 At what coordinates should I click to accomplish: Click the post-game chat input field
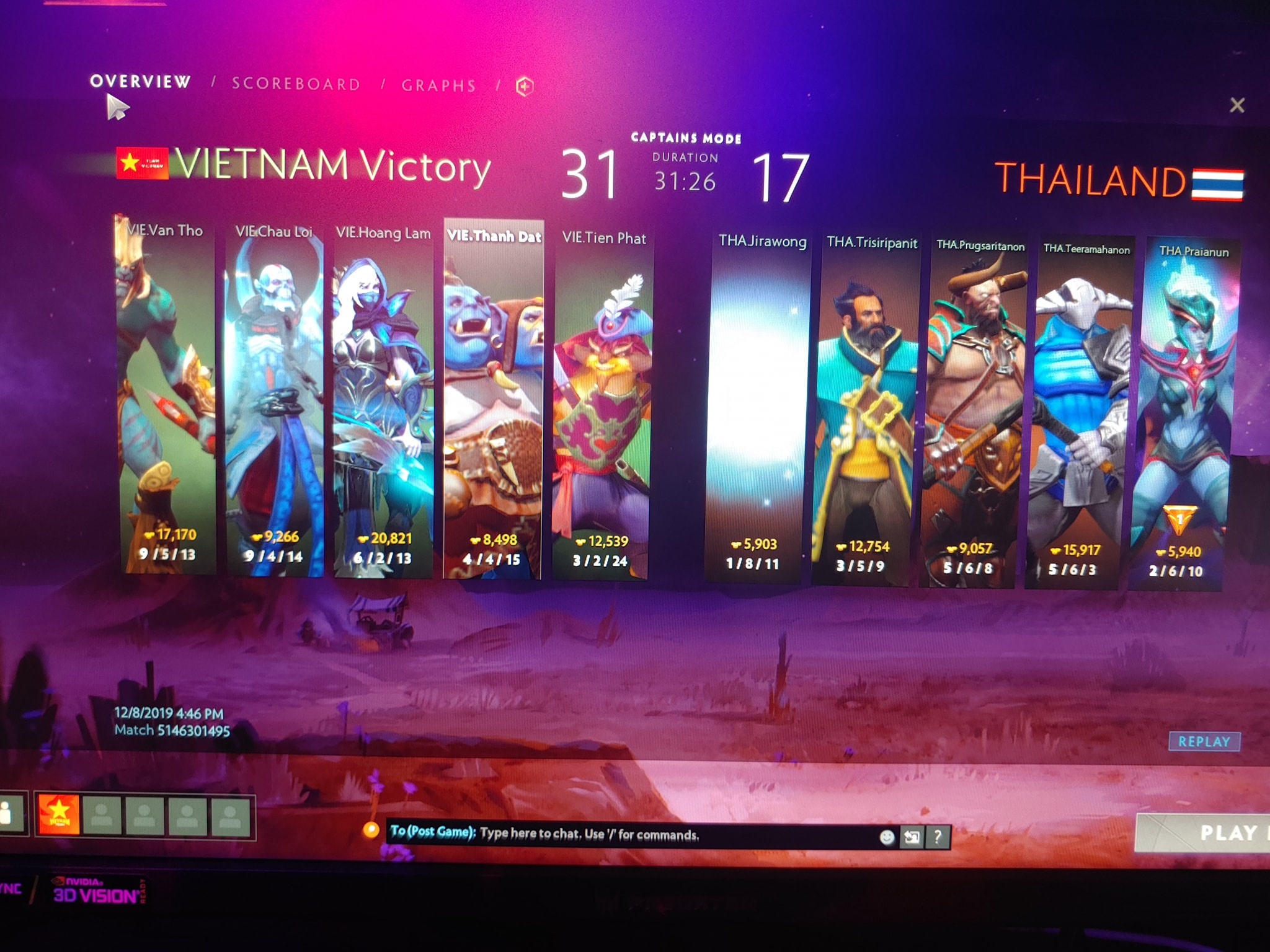coord(620,836)
